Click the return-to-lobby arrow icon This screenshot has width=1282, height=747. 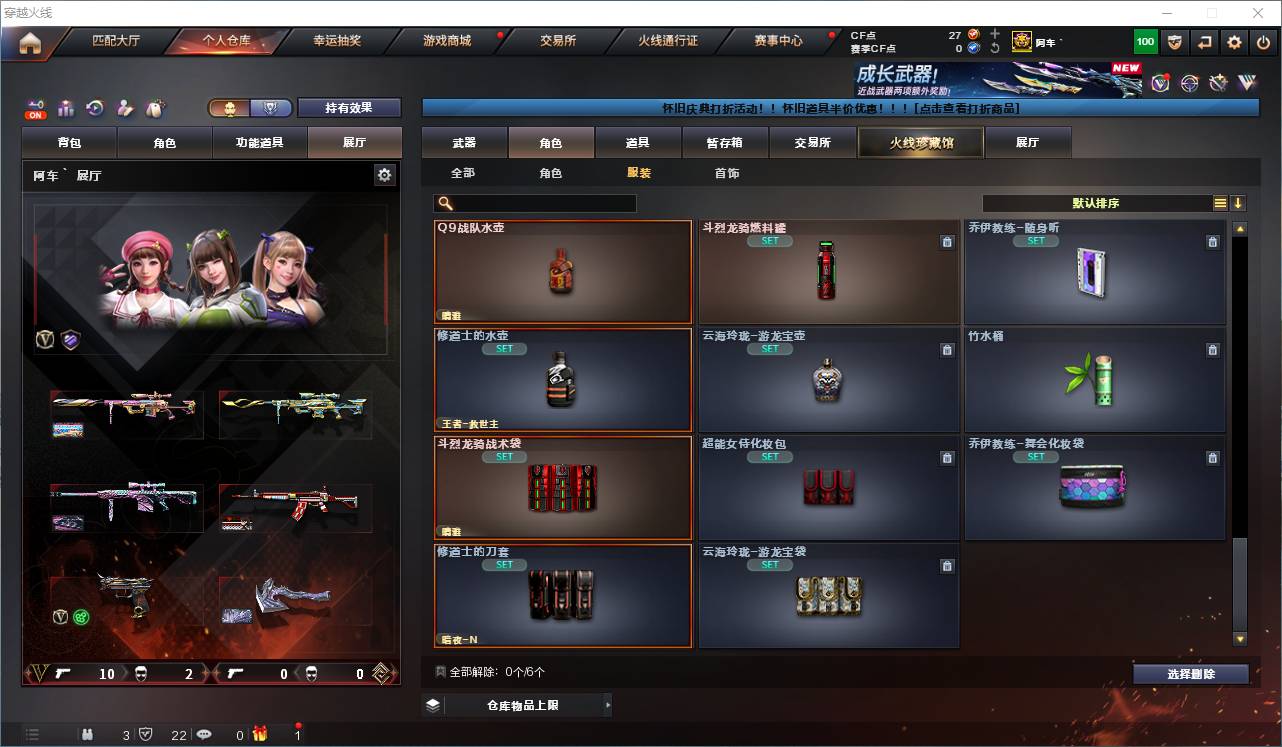[1203, 41]
